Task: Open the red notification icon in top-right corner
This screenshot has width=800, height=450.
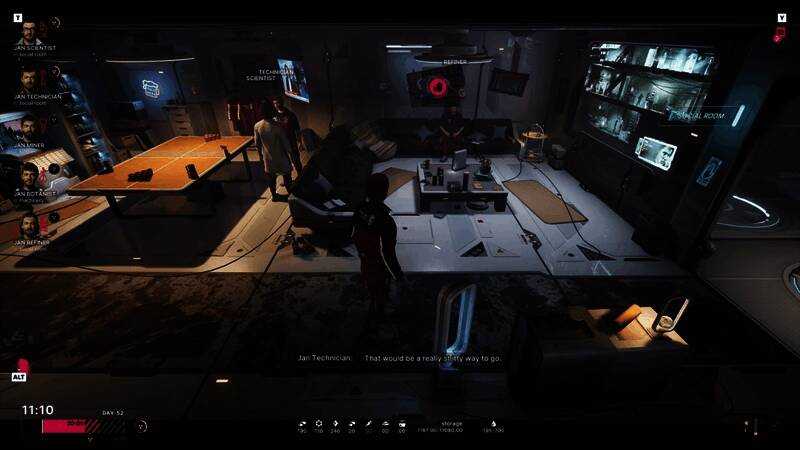Action: (x=779, y=34)
